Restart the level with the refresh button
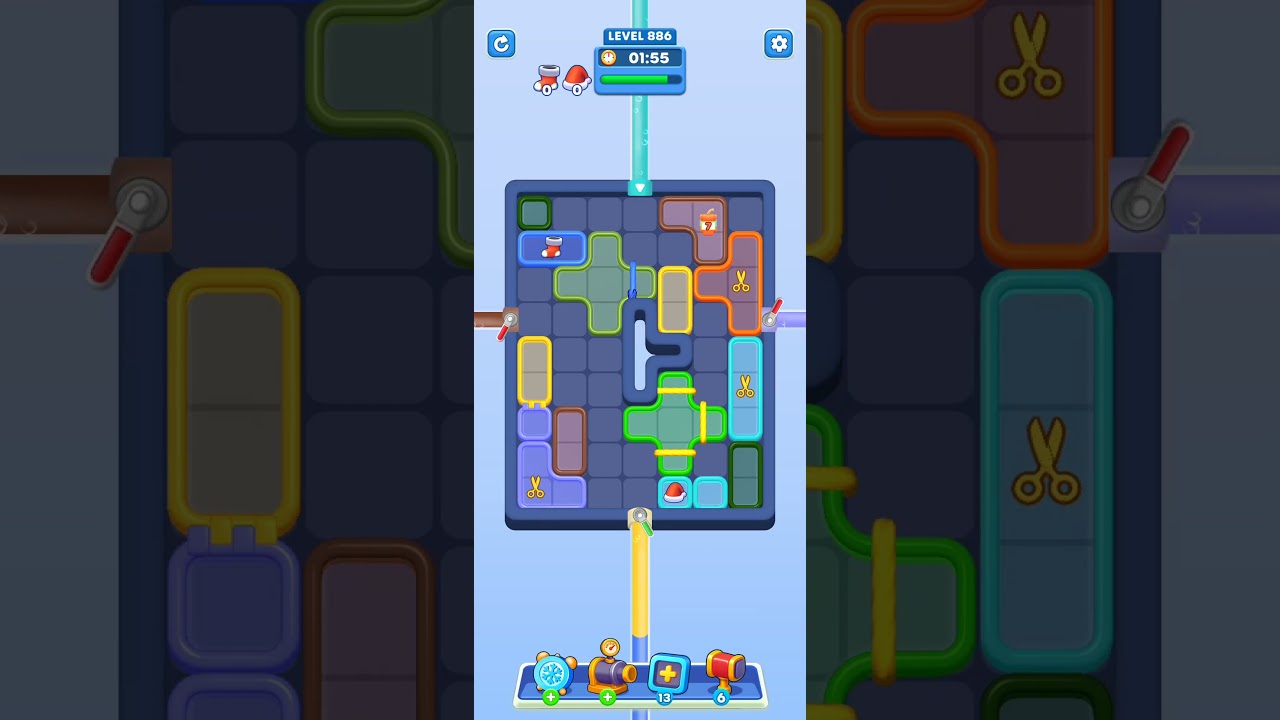This screenshot has height=720, width=1280. [501, 44]
